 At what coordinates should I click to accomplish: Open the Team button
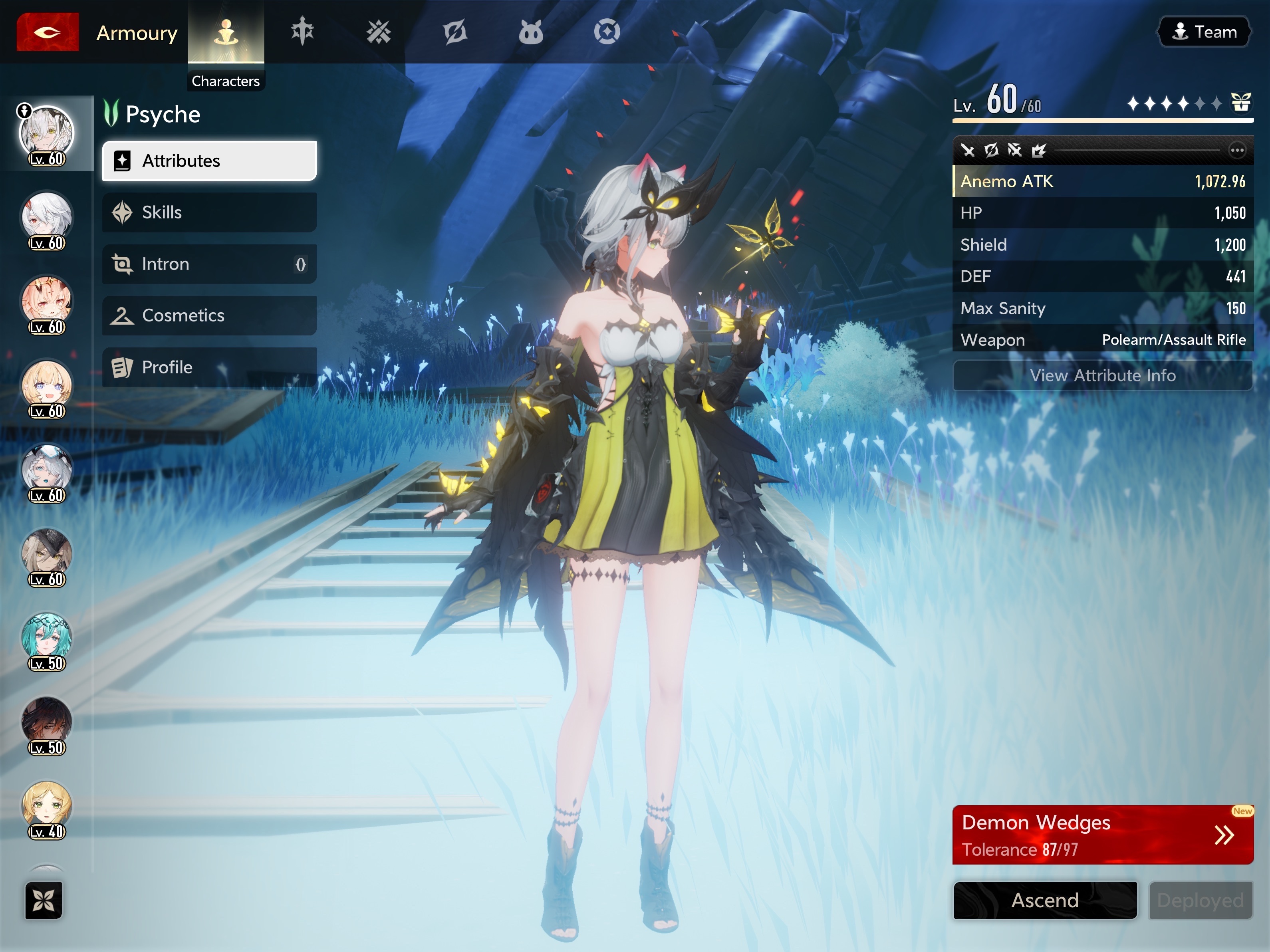[1204, 32]
